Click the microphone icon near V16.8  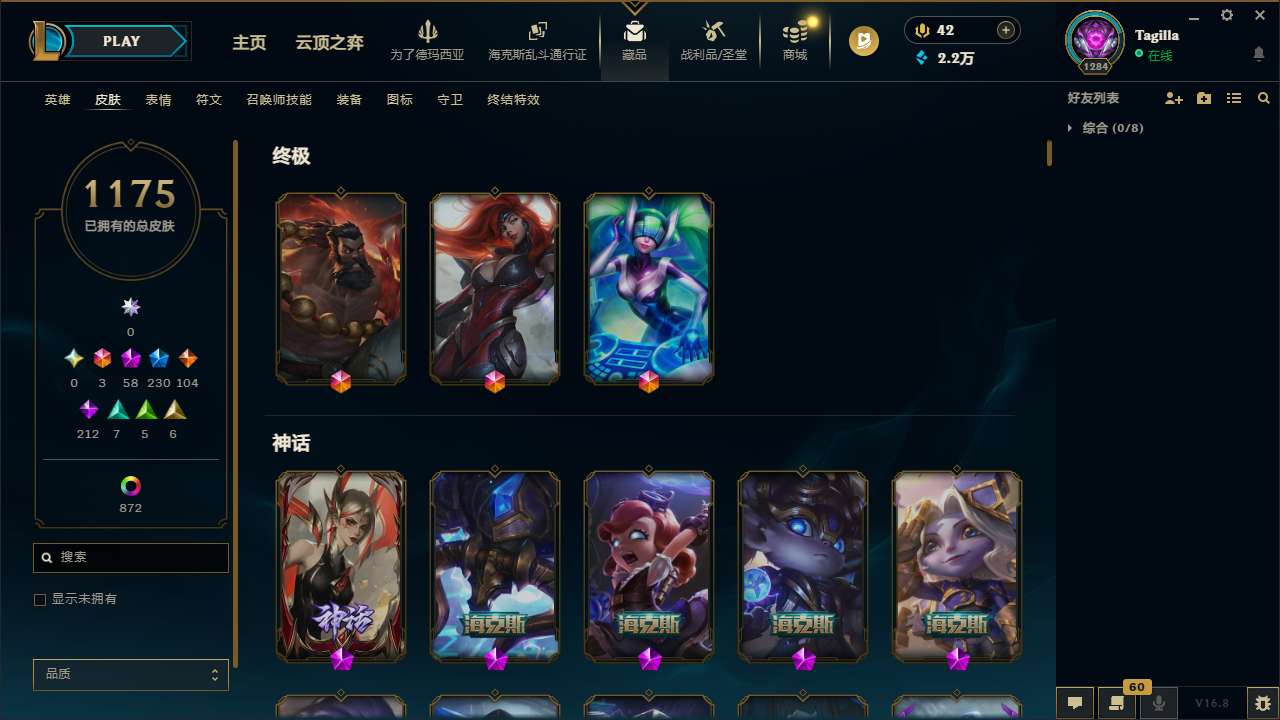point(1160,703)
